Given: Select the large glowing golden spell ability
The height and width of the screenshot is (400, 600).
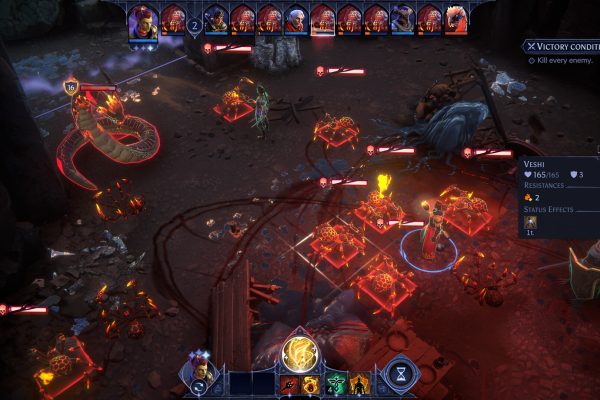Looking at the screenshot, I should click(299, 351).
